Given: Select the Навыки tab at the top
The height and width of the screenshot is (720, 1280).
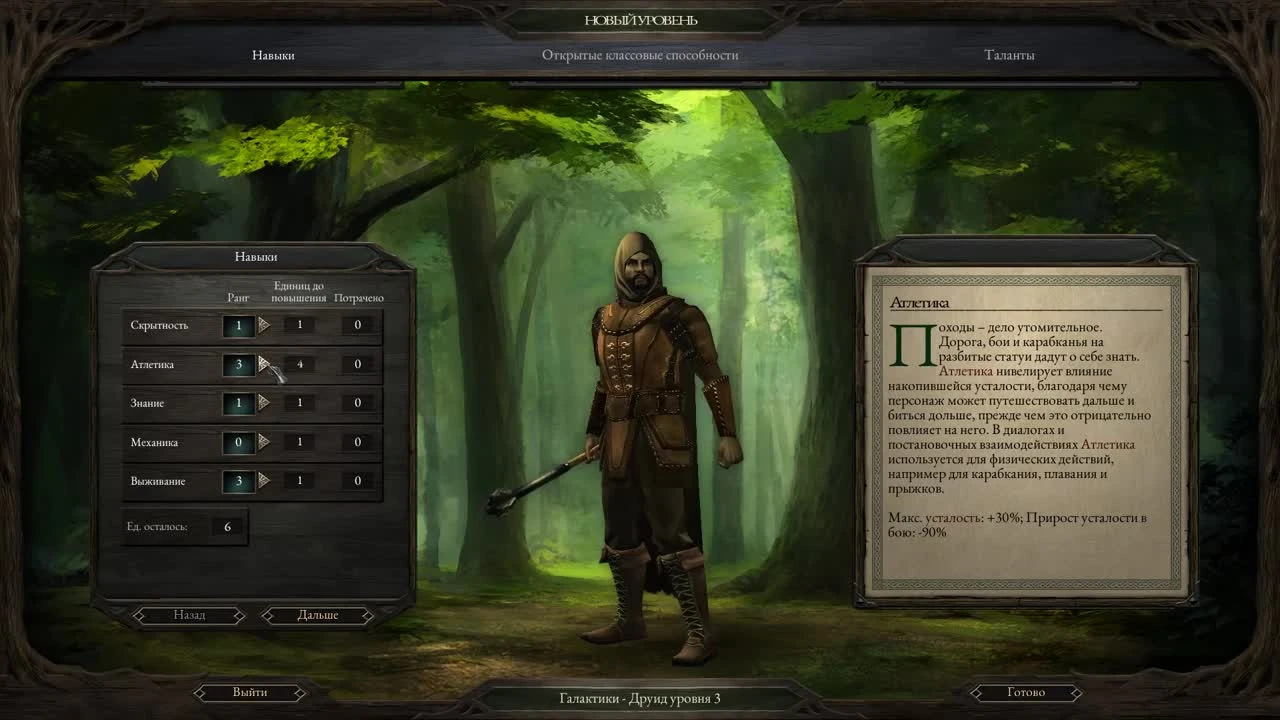Looking at the screenshot, I should (275, 55).
